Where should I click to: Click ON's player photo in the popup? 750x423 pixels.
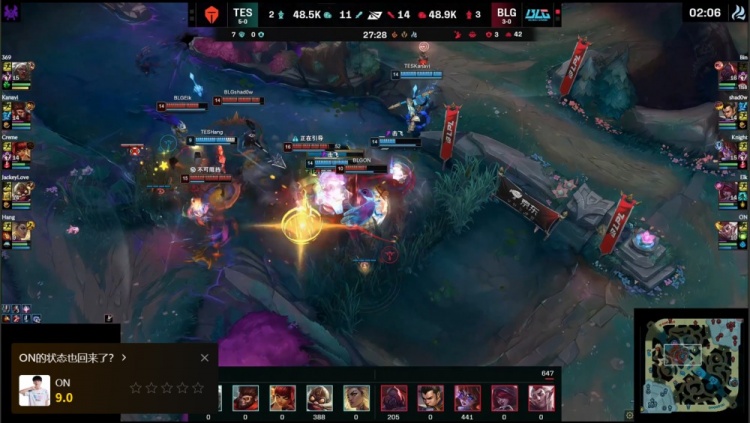pos(35,389)
